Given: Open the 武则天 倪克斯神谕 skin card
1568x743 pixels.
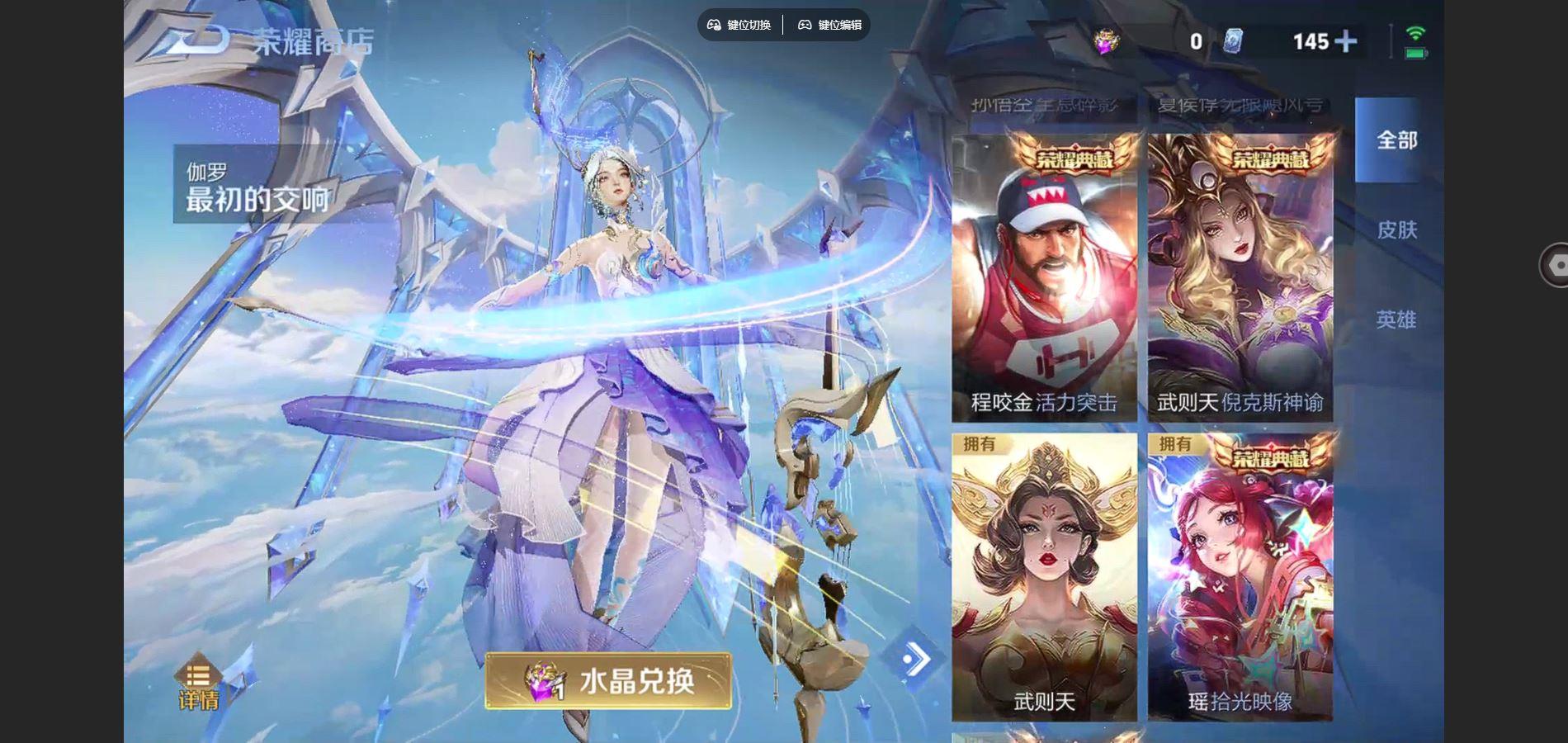Looking at the screenshot, I should (1240, 281).
